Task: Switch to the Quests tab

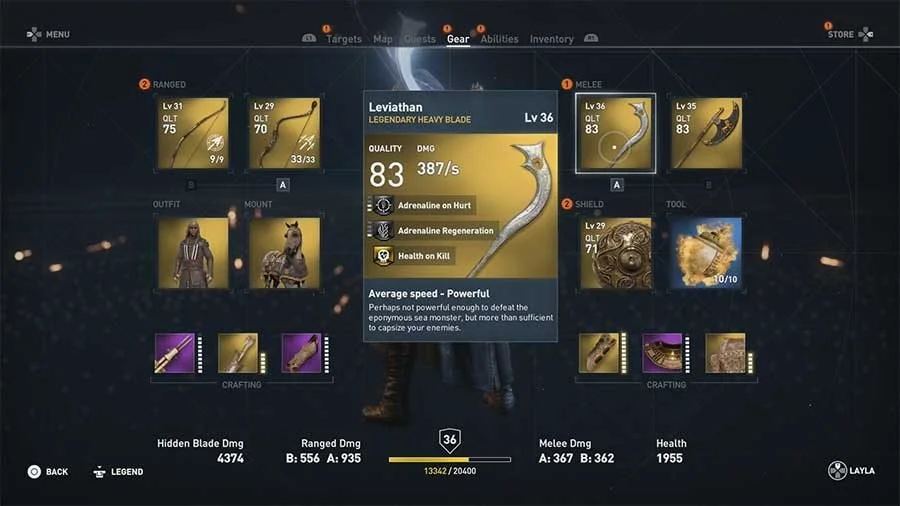Action: [x=420, y=39]
